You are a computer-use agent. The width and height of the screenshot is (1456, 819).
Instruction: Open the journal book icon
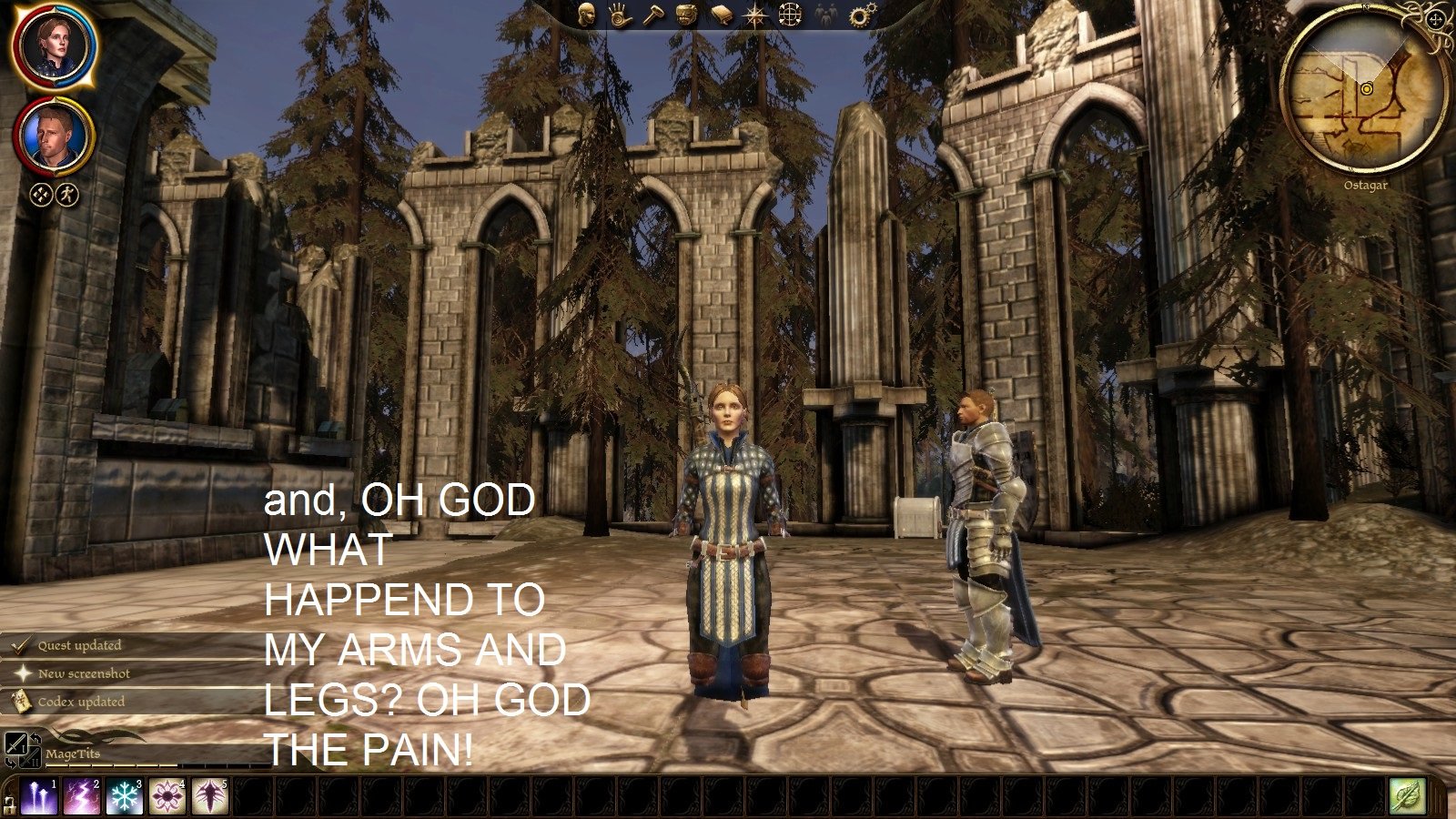(x=721, y=15)
